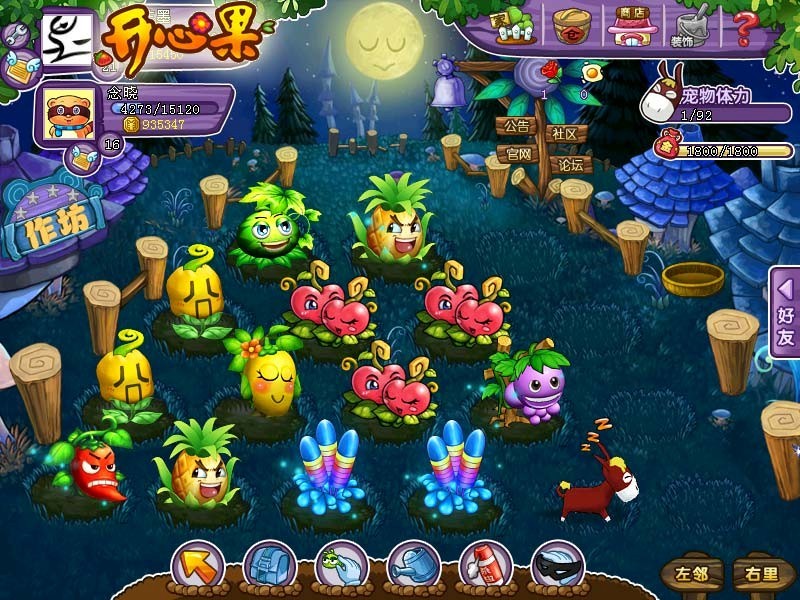
Task: Go to the 官网 official site sign
Action: [517, 155]
